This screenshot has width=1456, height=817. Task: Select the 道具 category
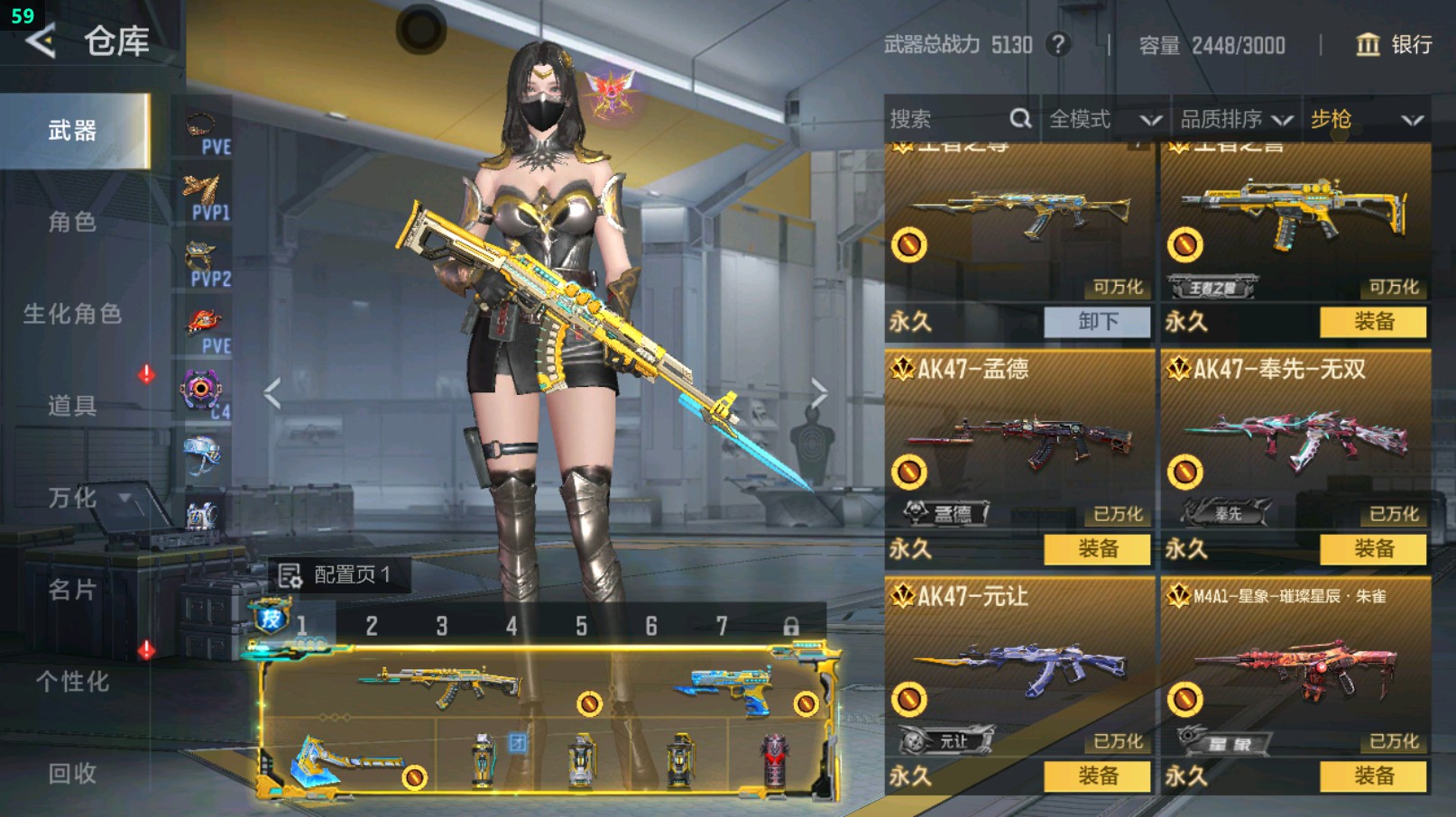[x=72, y=406]
